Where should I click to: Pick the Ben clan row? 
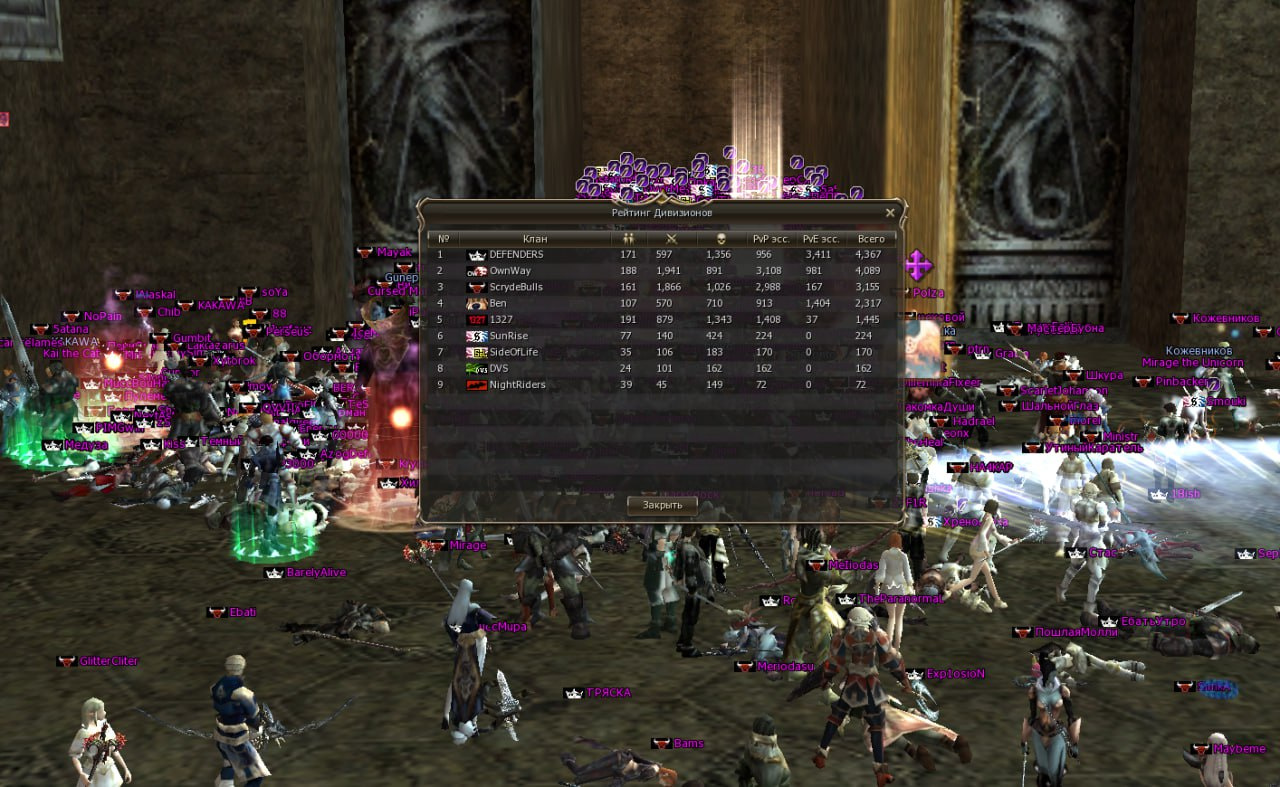[498, 303]
